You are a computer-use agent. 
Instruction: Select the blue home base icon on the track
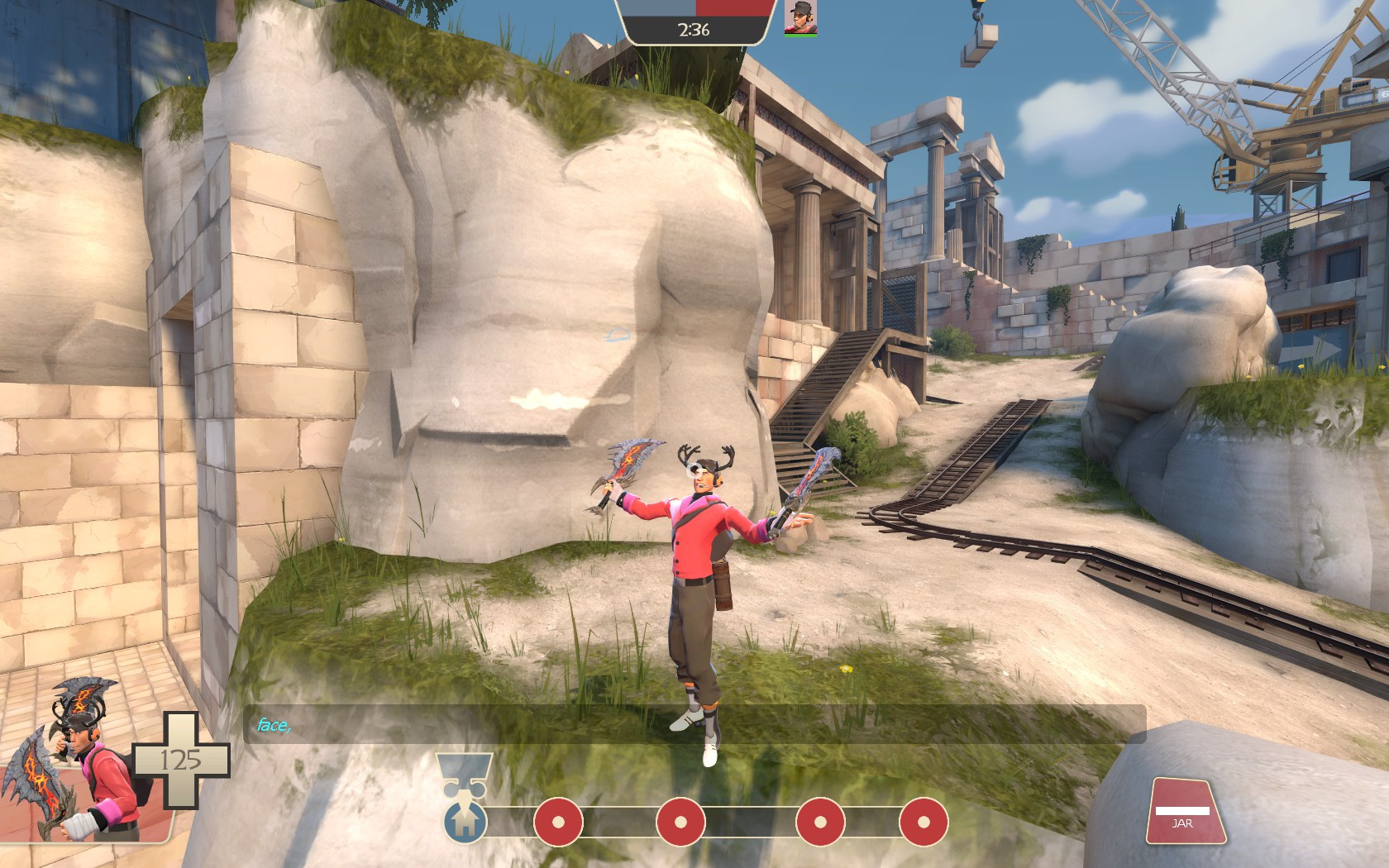pos(466,824)
